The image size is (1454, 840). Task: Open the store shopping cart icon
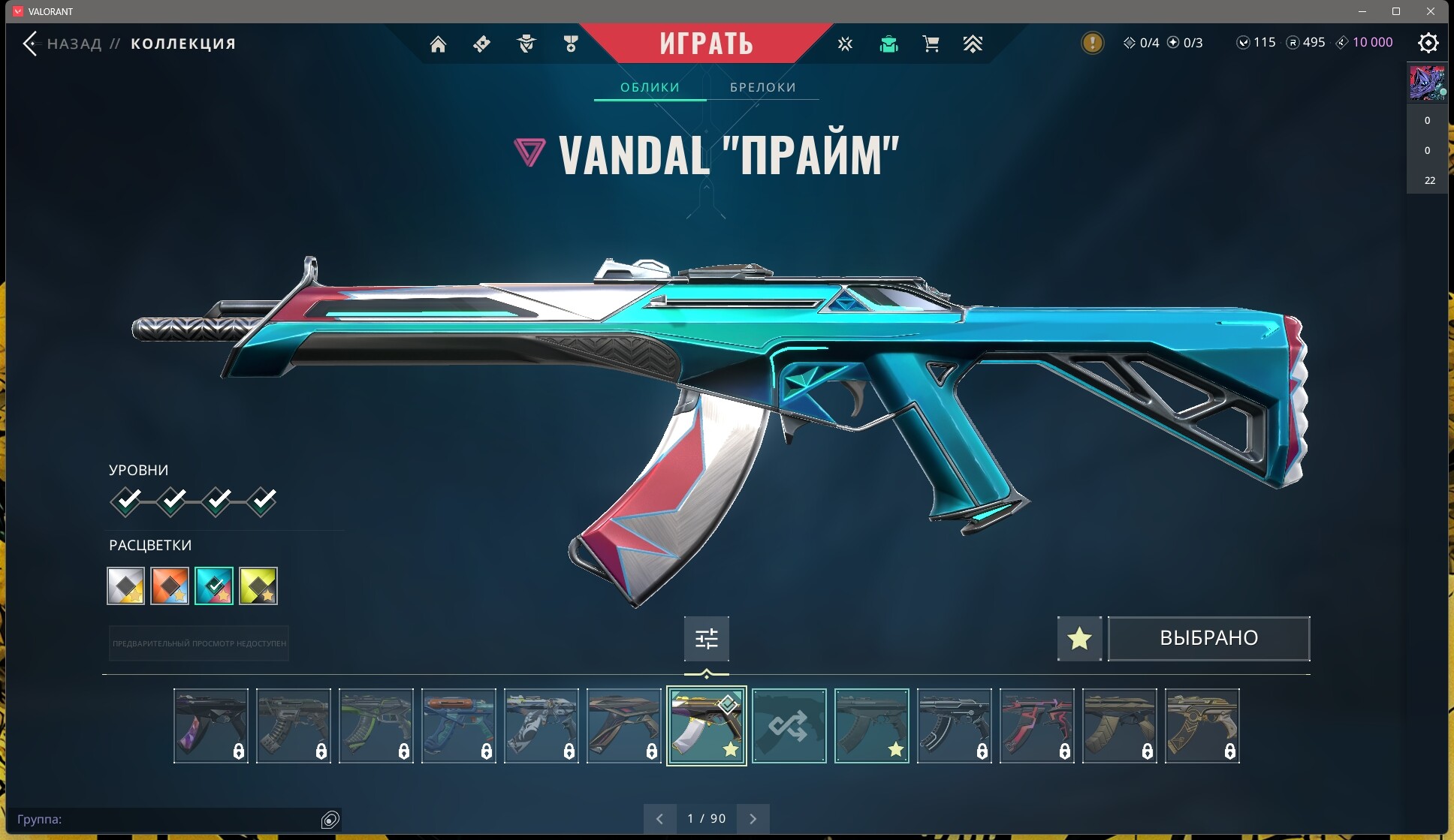pyautogui.click(x=931, y=44)
